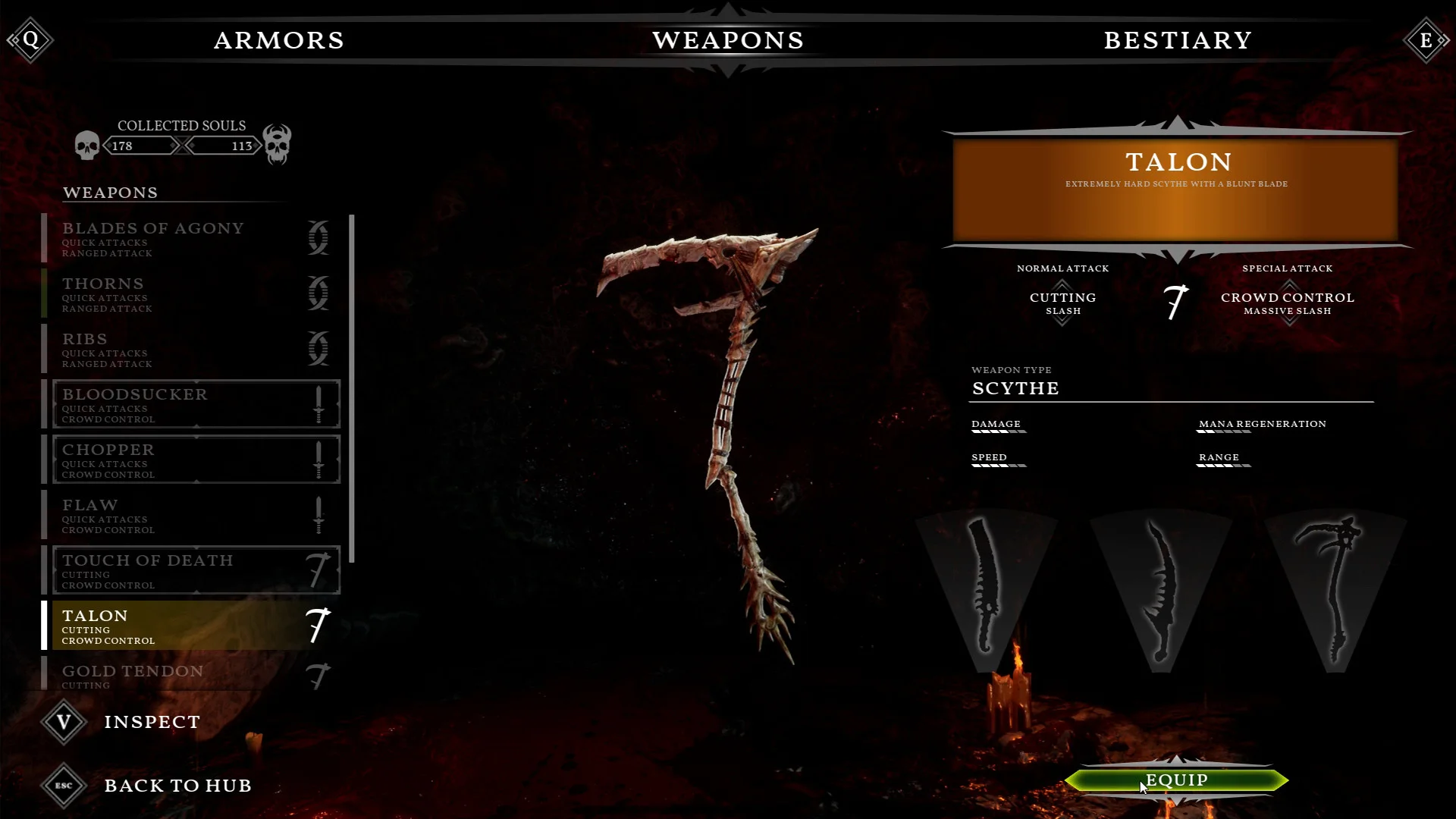Select the Flaw weapon entry

[190, 515]
